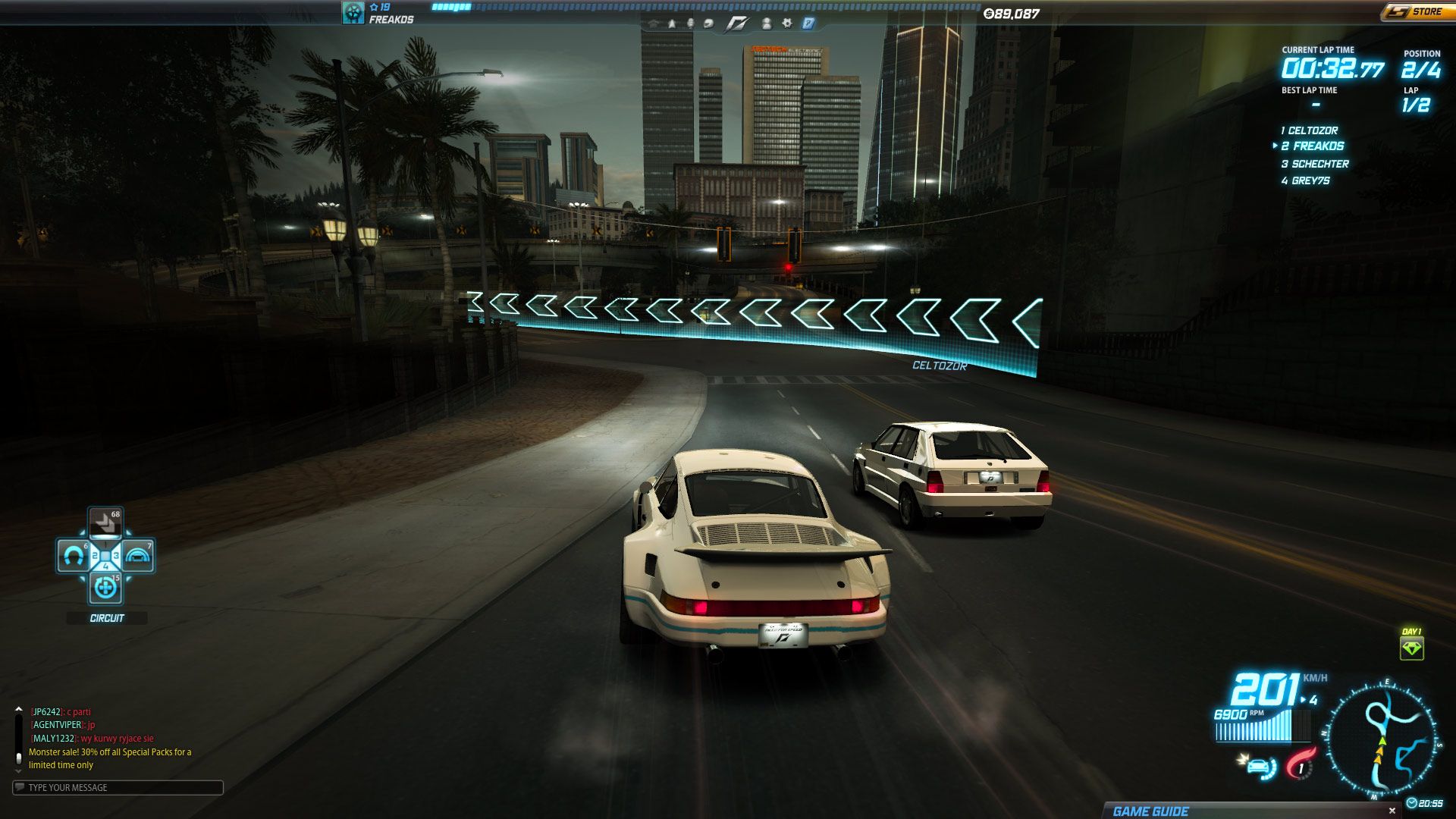Click the chat message input field
Screen dimensions: 1456x819
tap(118, 787)
